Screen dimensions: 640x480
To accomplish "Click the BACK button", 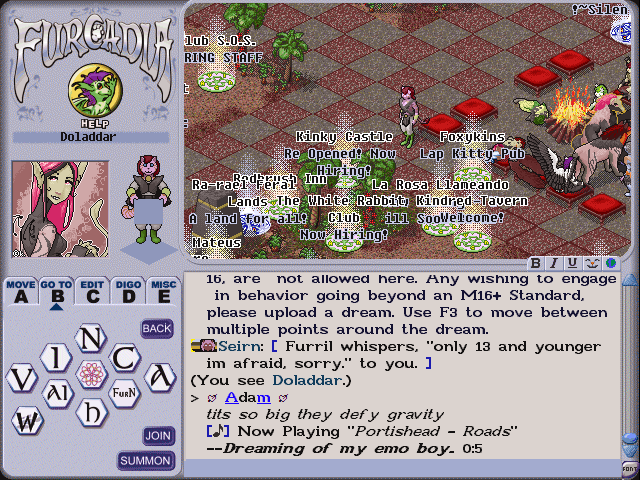I will click(157, 328).
